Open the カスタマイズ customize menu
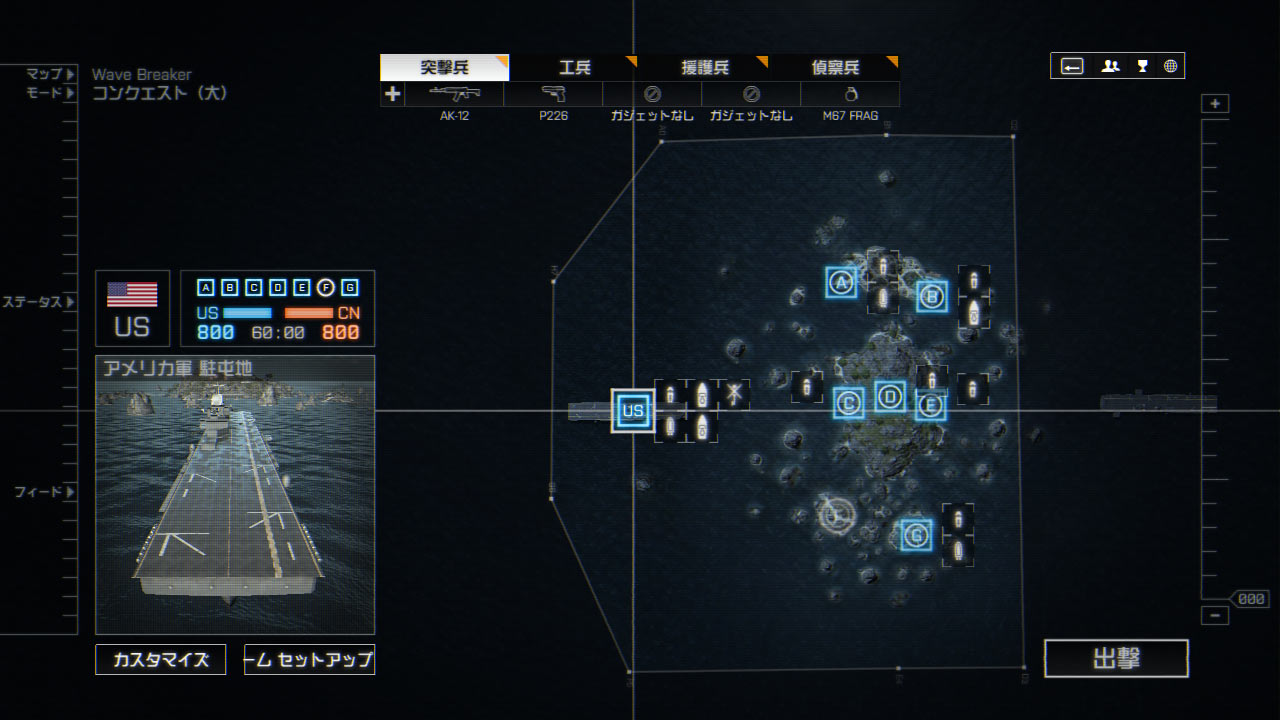Screen dimensions: 1280x720 pyautogui.click(x=161, y=660)
